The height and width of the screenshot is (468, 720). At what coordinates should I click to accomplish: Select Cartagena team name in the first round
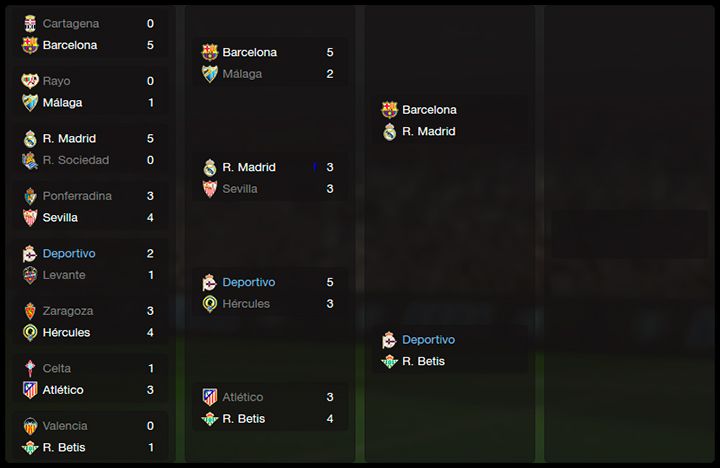click(x=70, y=23)
